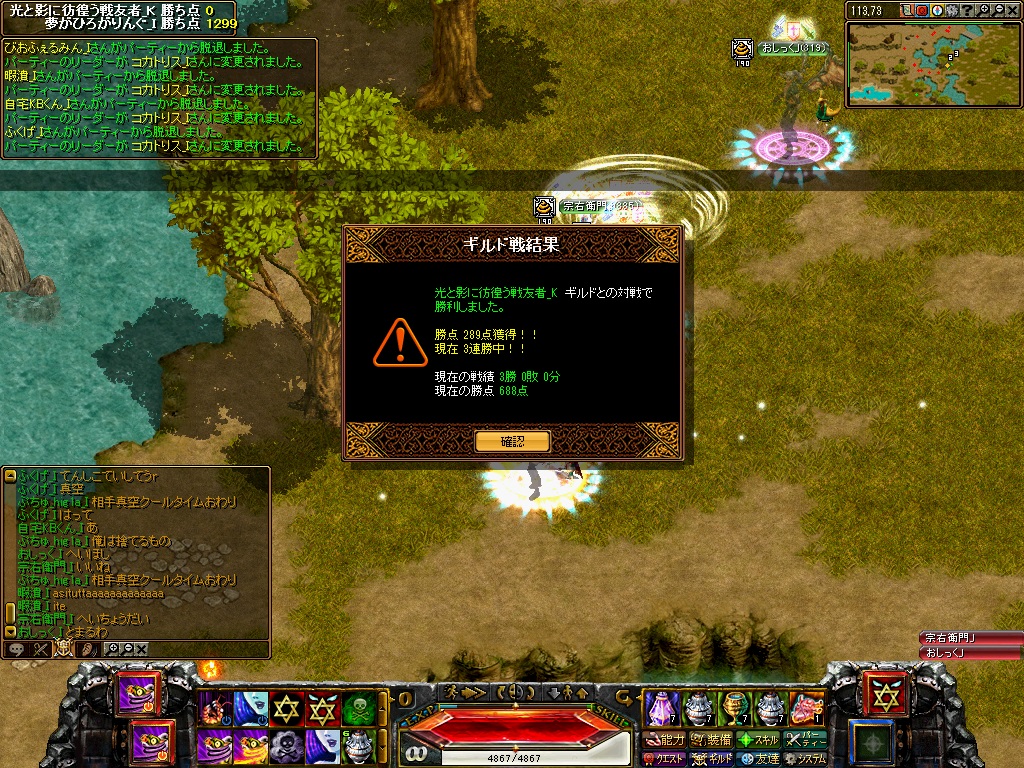Open the 装備 equipment window
The width and height of the screenshot is (1024, 768).
[711, 740]
